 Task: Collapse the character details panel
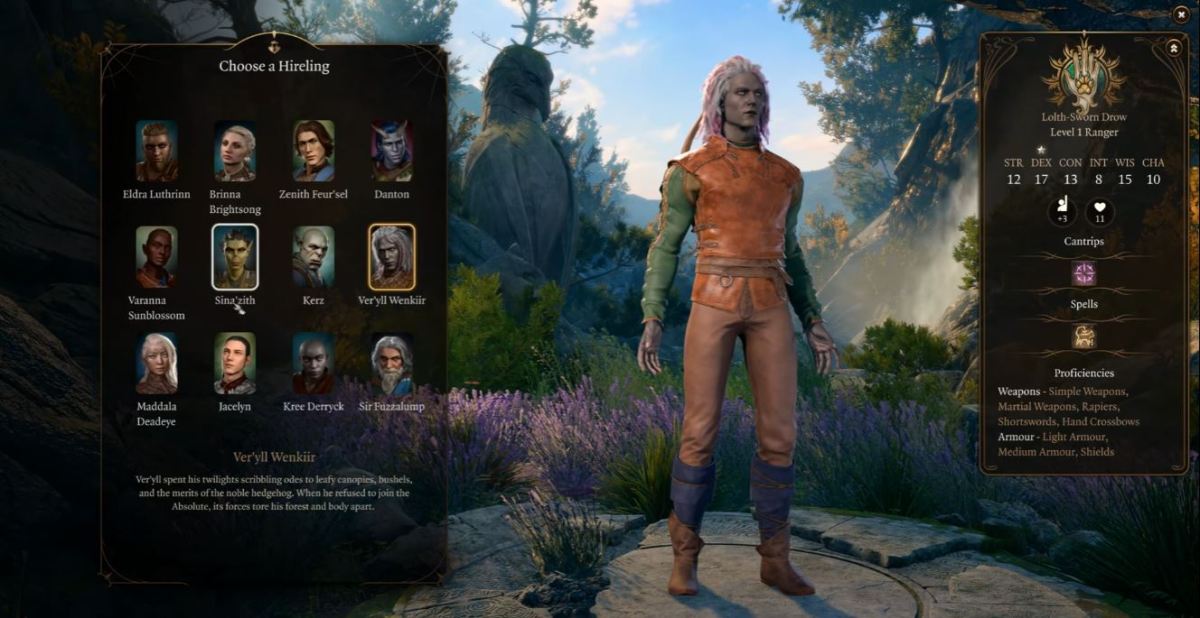[1173, 48]
